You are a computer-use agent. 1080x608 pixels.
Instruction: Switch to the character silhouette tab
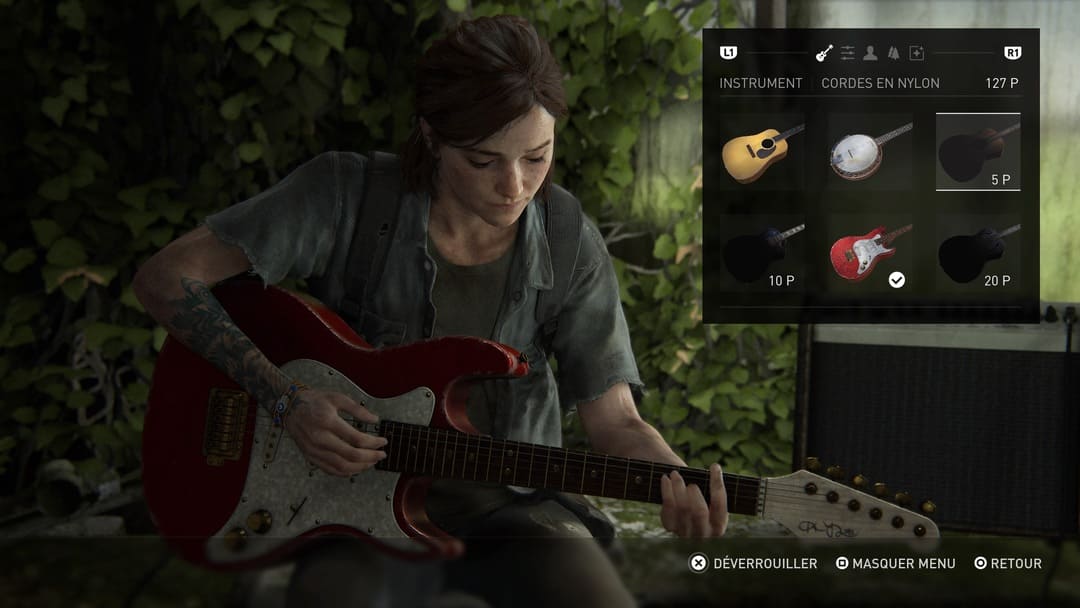871,53
